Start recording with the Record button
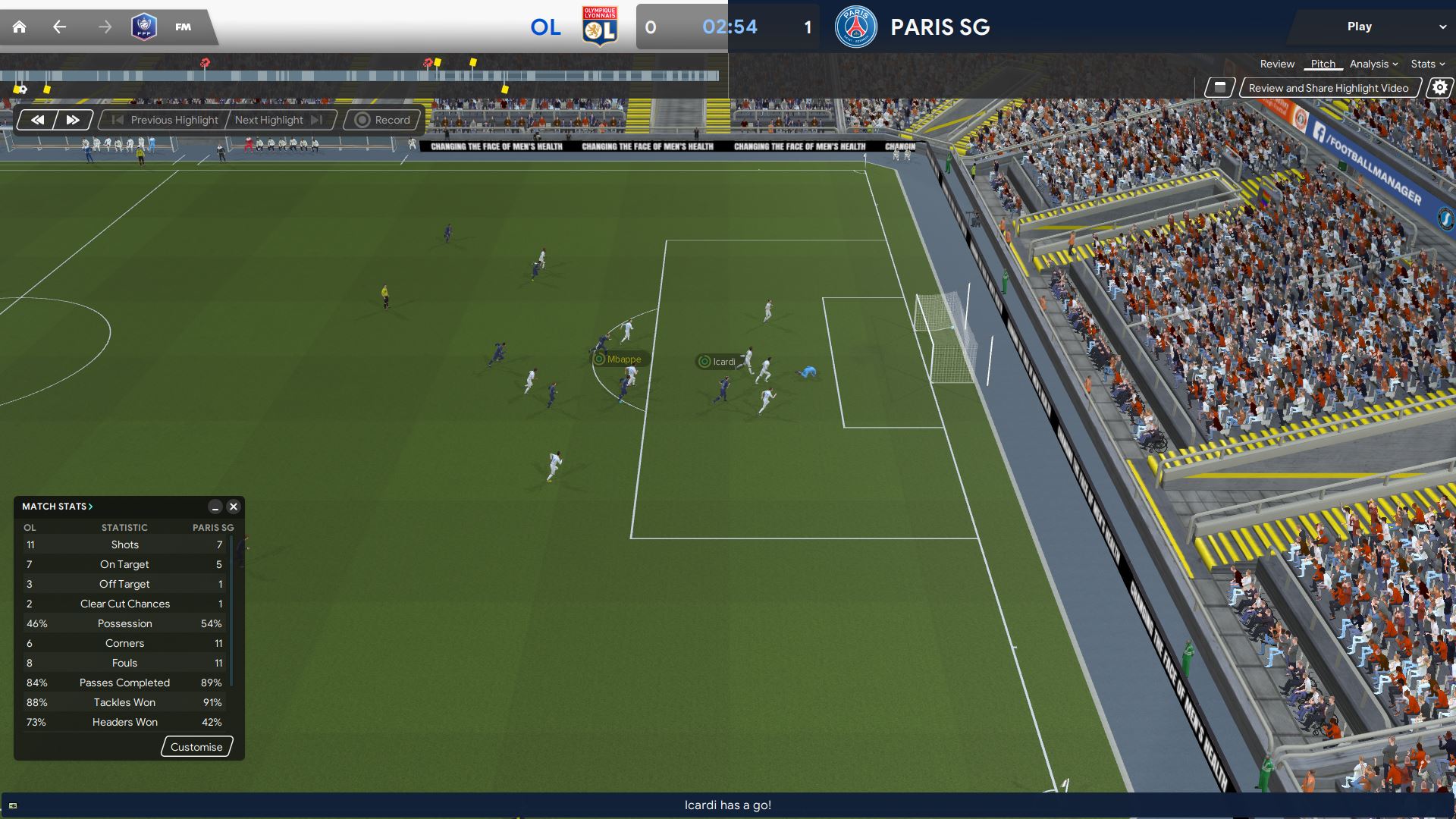This screenshot has width=1456, height=819. 382,120
